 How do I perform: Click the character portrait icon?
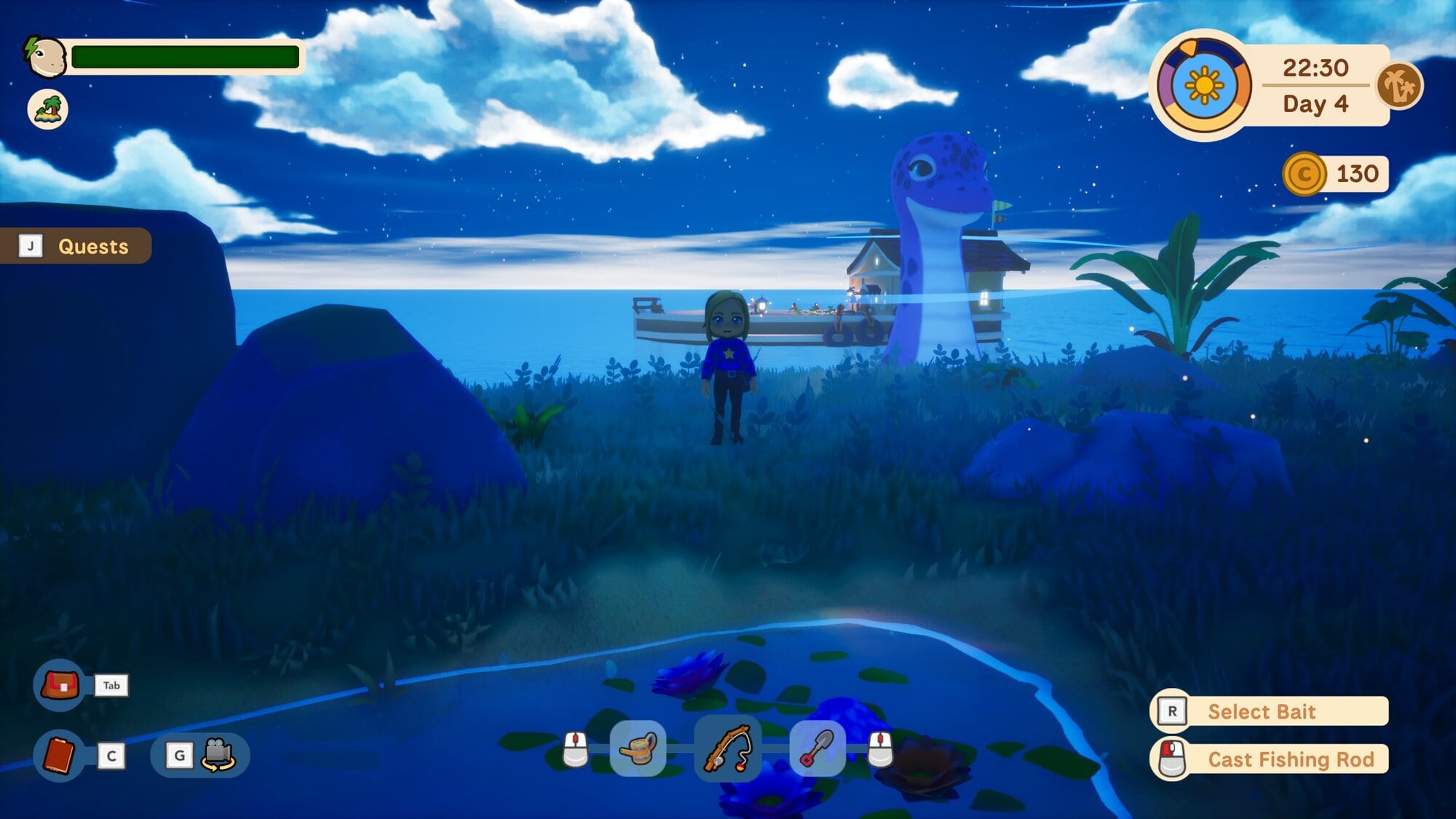pos(47,57)
